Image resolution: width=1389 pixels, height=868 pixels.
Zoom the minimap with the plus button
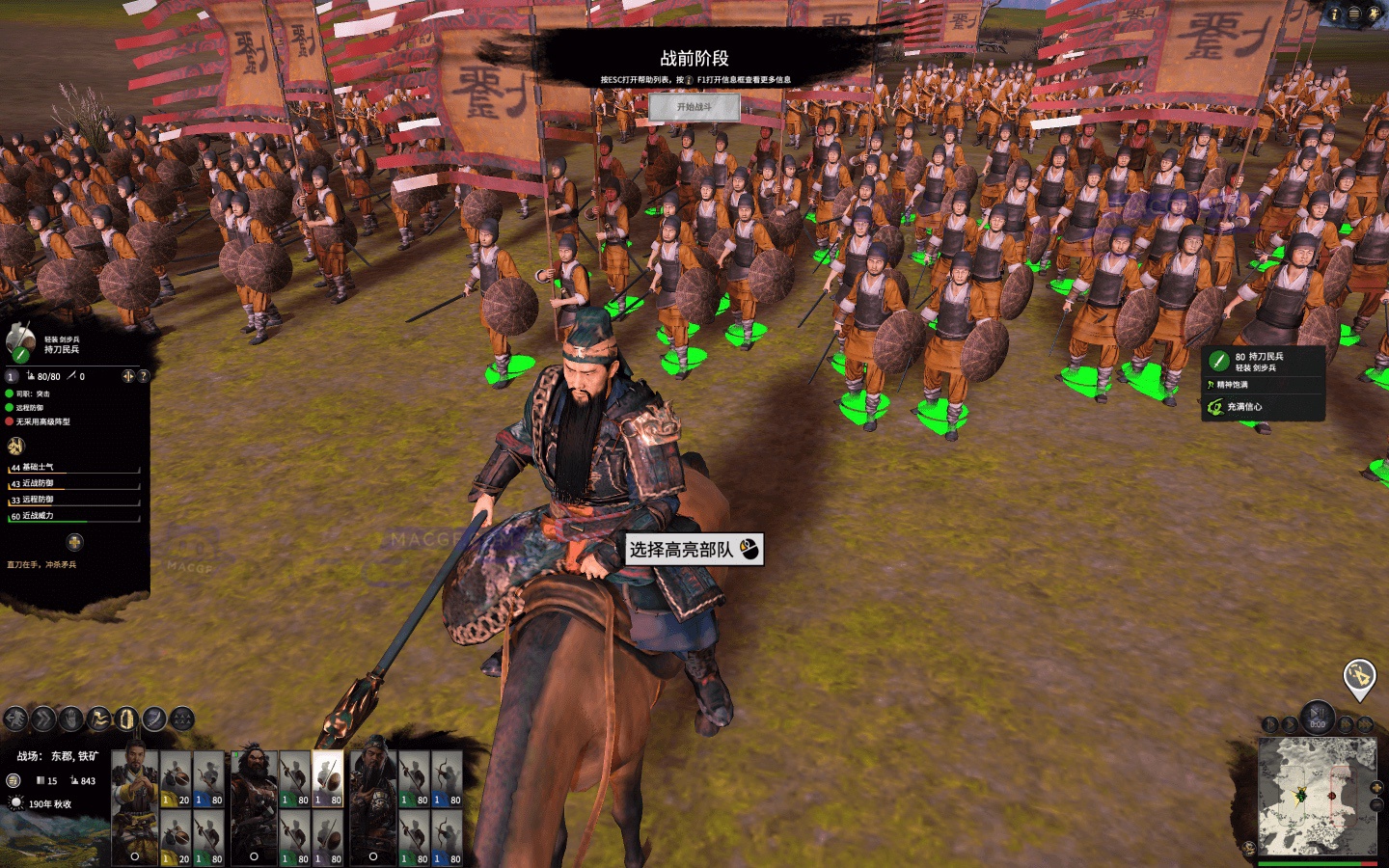tap(1375, 788)
